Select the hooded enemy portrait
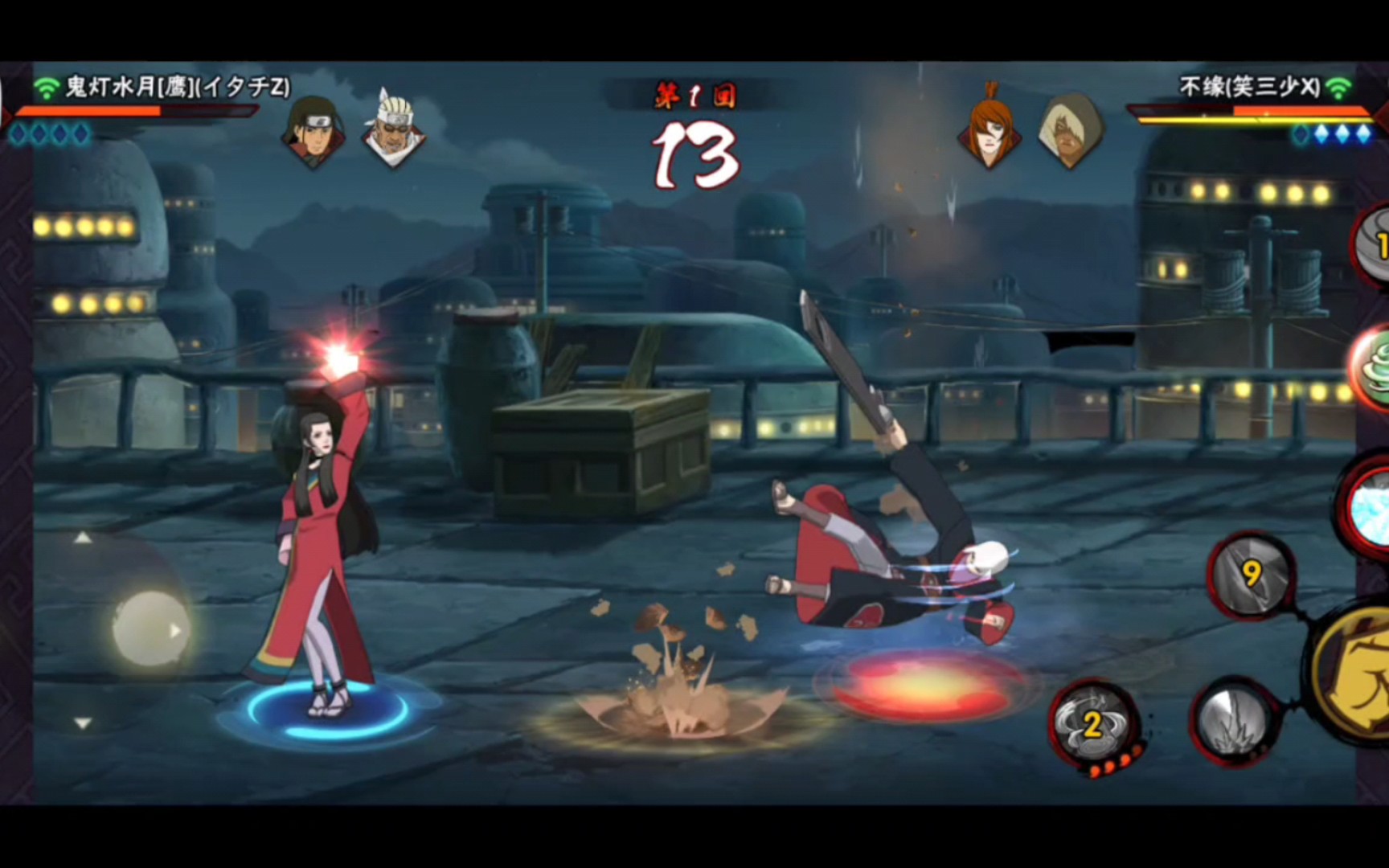This screenshot has width=1389, height=868. pos(1070,130)
